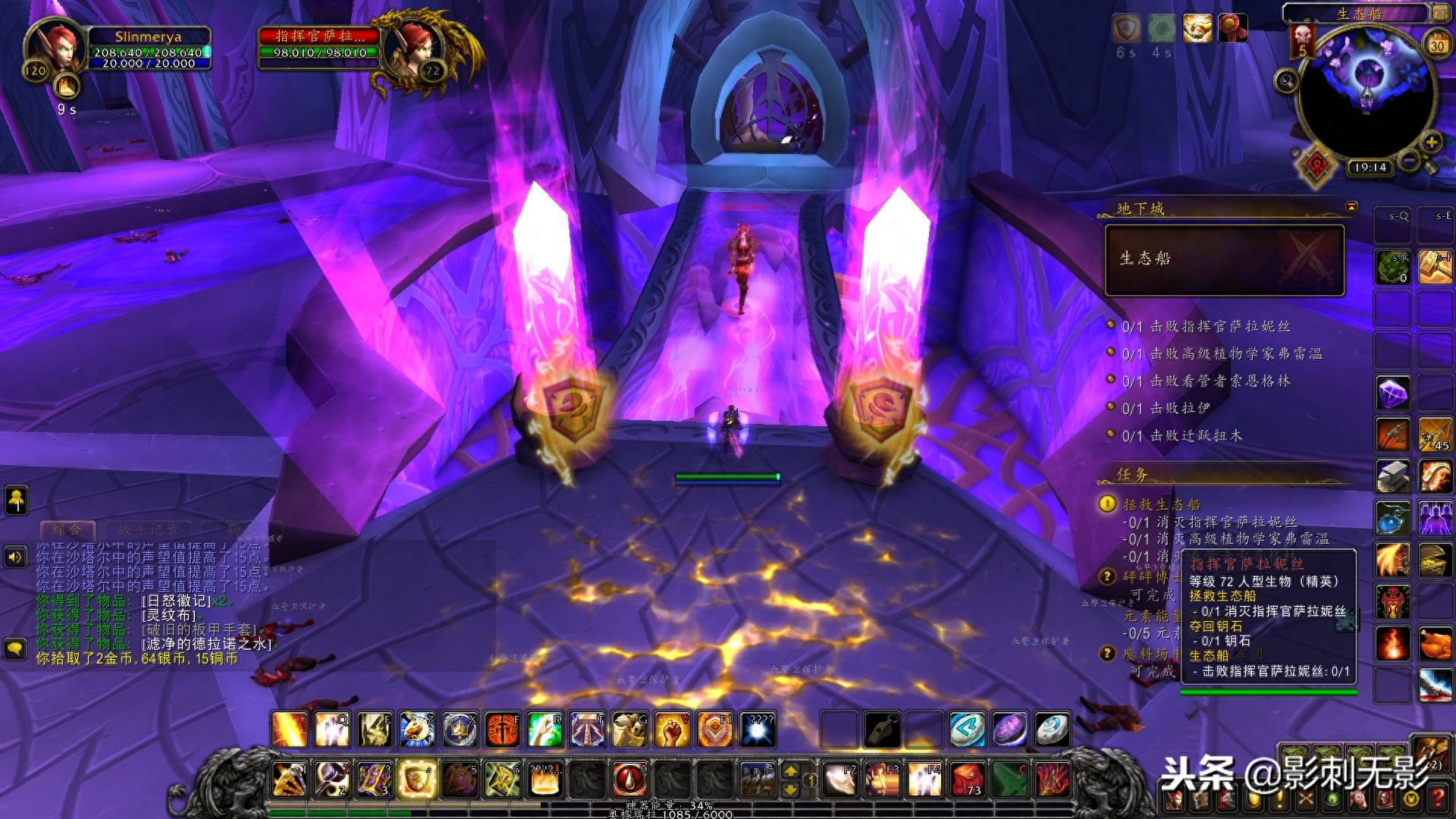The height and width of the screenshot is (819, 1456).
Task: Activate the crown ability bound to X
Action: coord(460,730)
